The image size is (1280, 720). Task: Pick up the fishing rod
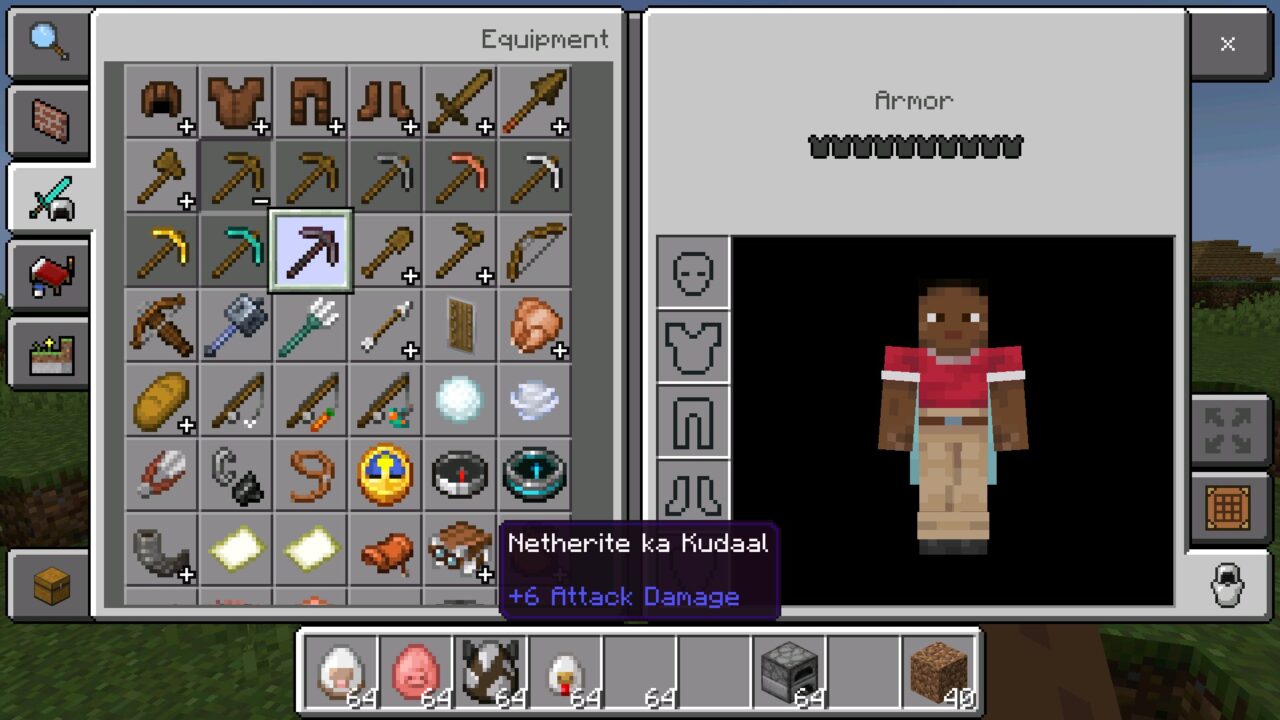point(236,400)
